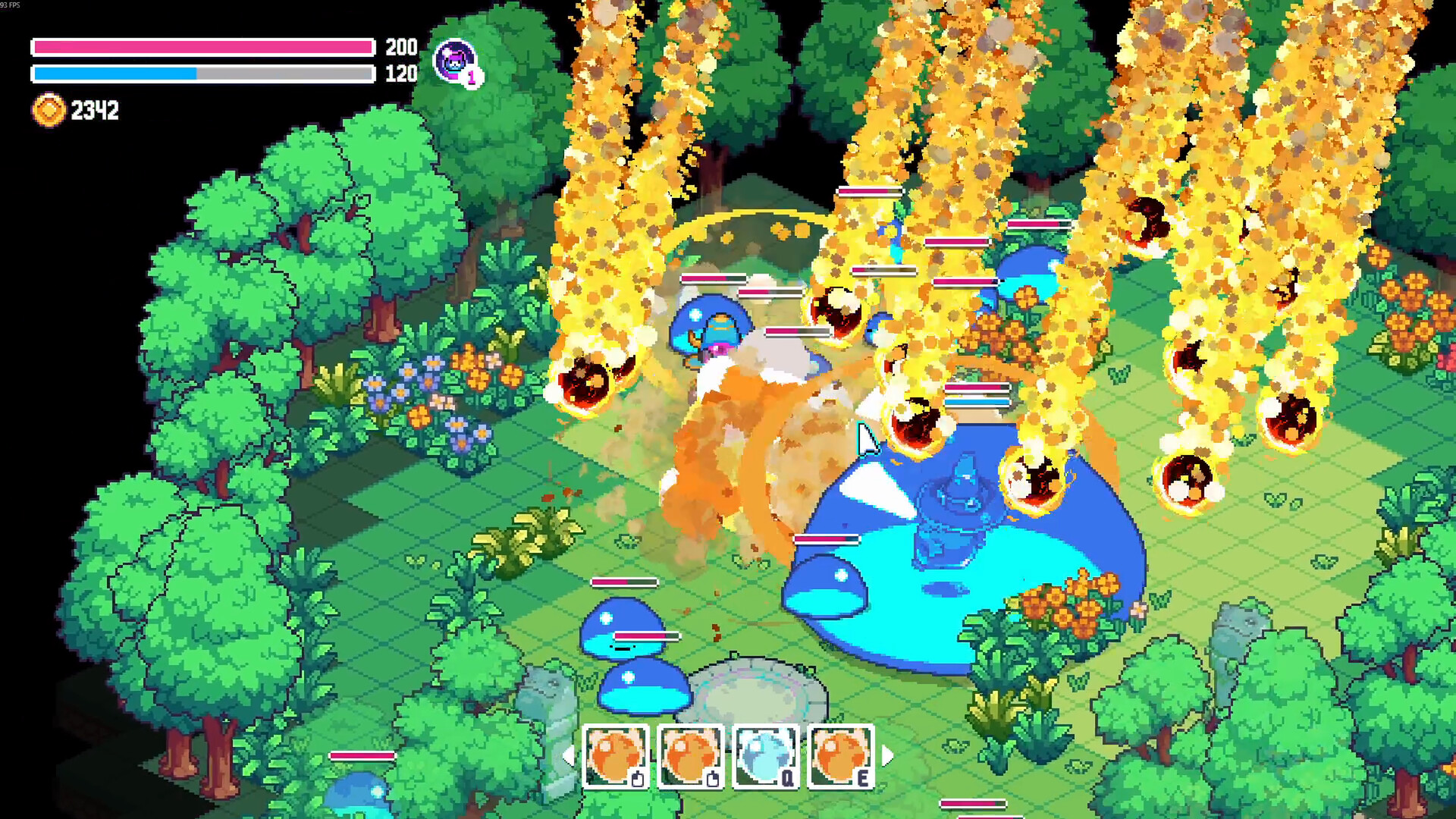Select the fireball ability bound to right mouse button
The width and height of the screenshot is (1456, 819).
[692, 755]
